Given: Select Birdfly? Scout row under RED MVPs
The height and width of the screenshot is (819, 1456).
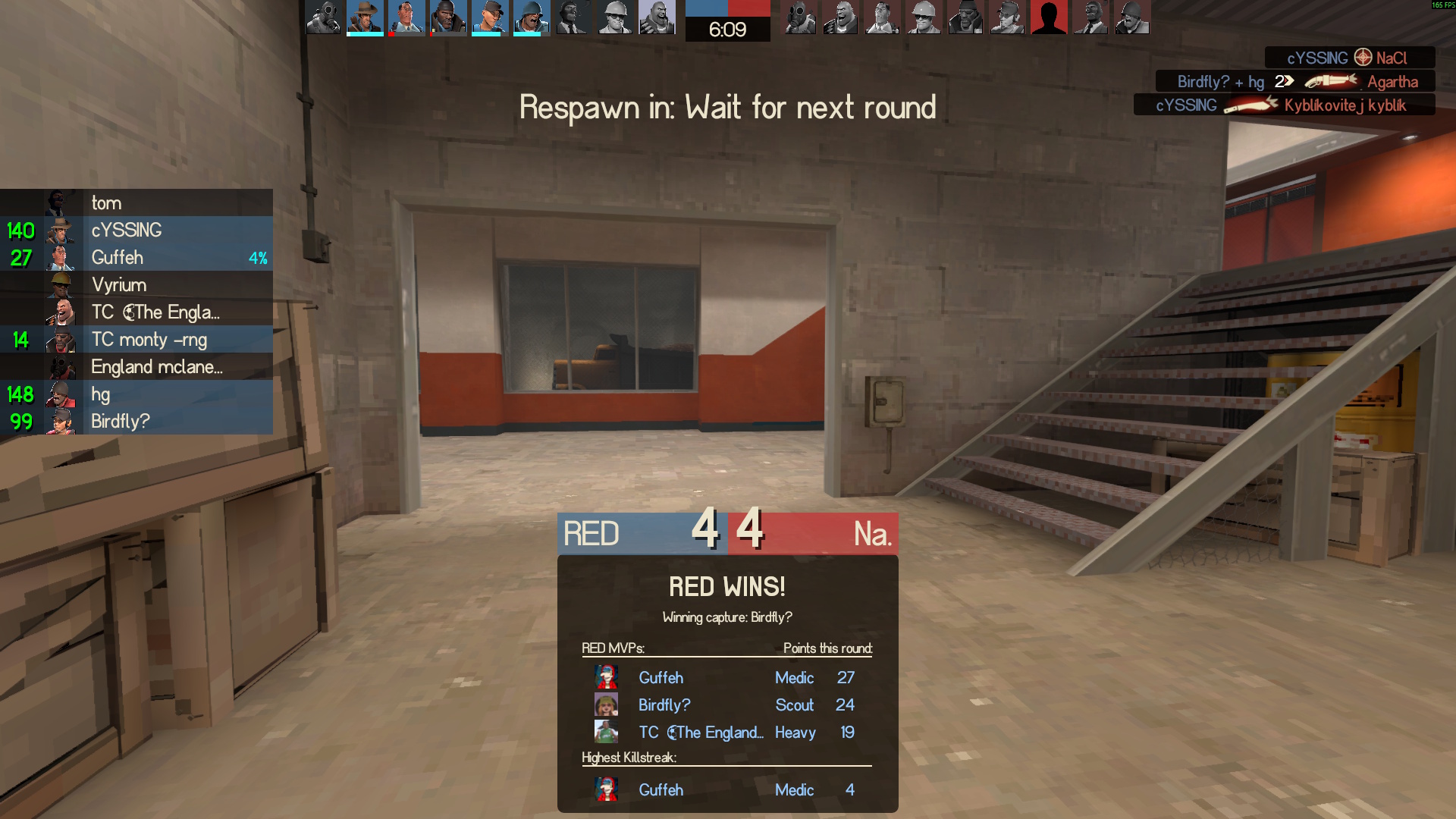Looking at the screenshot, I should pyautogui.click(x=726, y=705).
